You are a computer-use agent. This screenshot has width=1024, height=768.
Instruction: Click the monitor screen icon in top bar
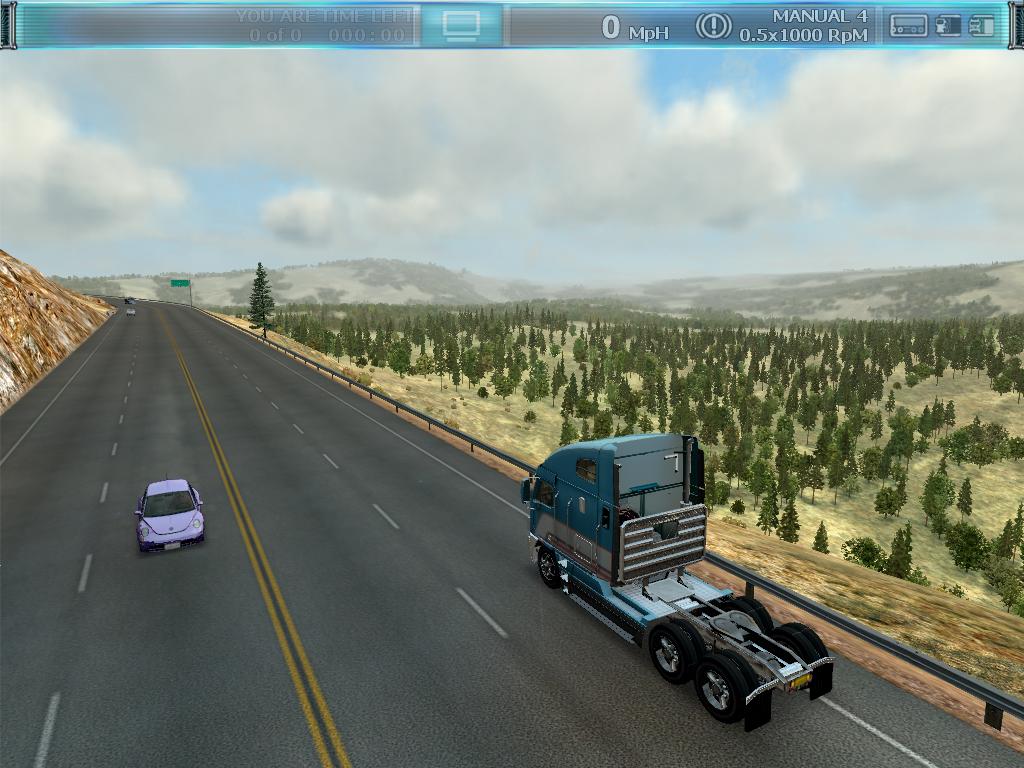pyautogui.click(x=461, y=25)
